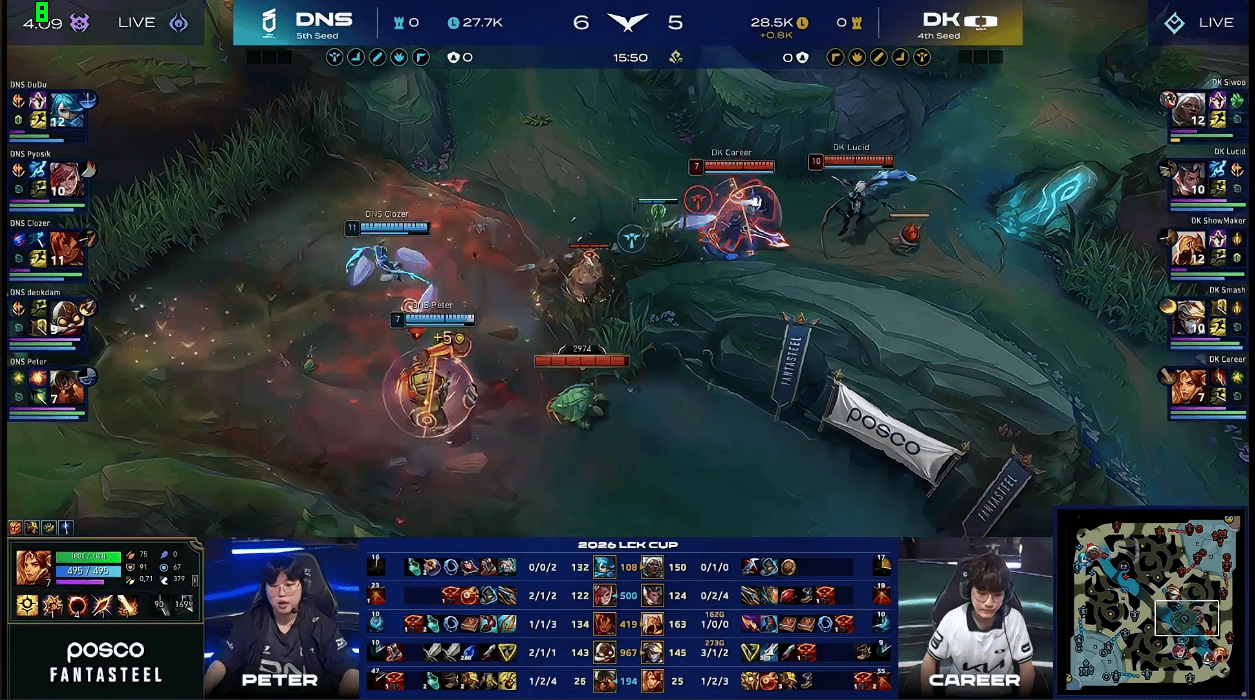
Task: Click Leona's portrait in the stats panel
Action: tap(34, 567)
